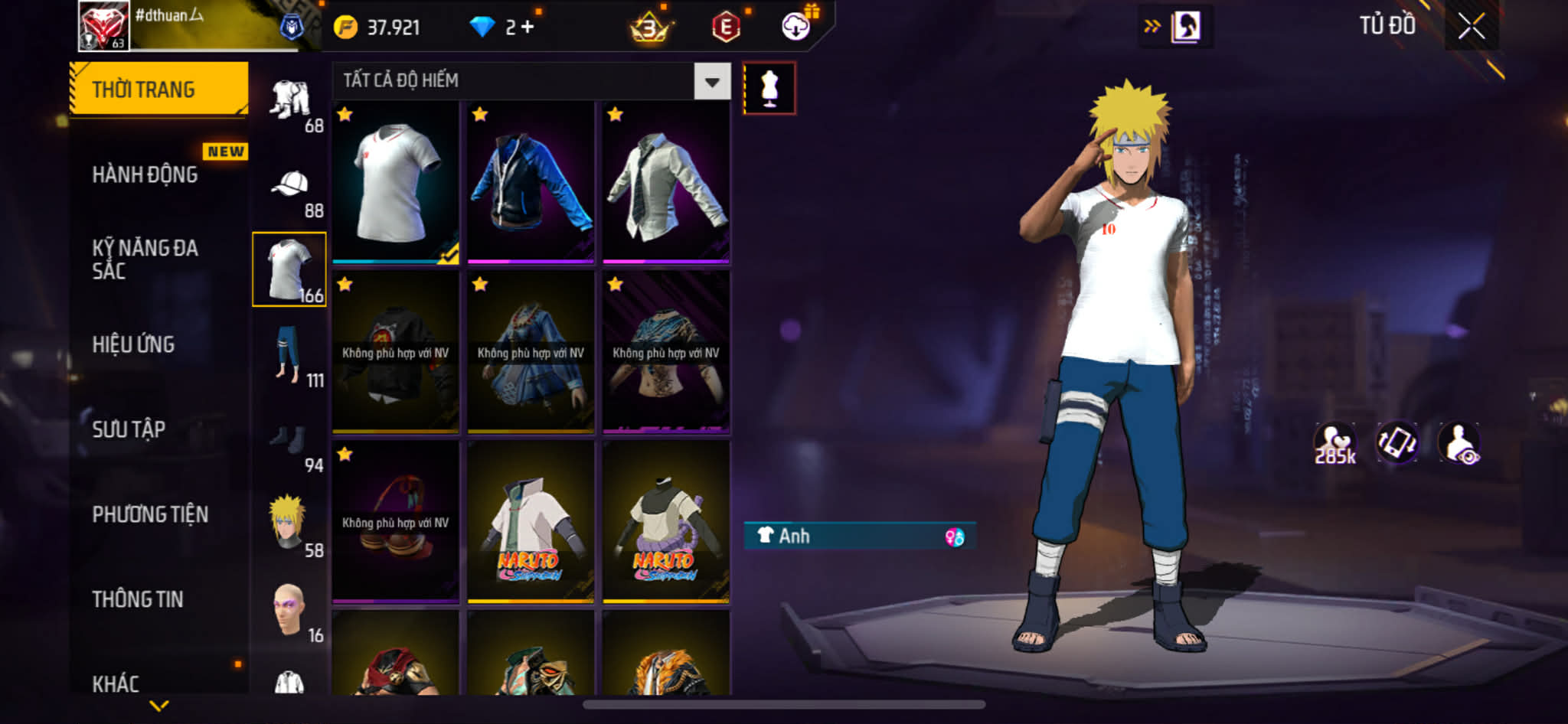
Task: Add diamonds with the plus button
Action: [528, 28]
